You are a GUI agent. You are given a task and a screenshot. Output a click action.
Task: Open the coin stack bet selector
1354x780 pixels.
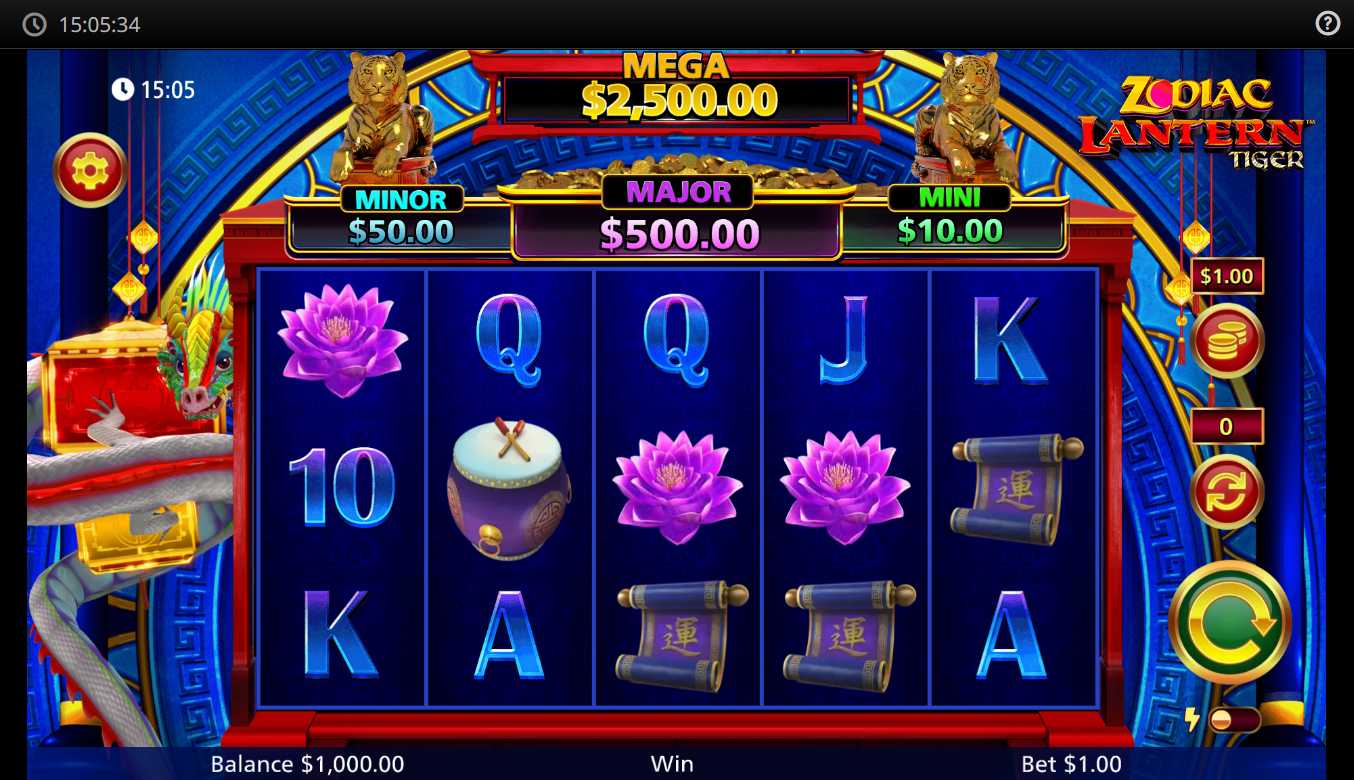point(1227,341)
